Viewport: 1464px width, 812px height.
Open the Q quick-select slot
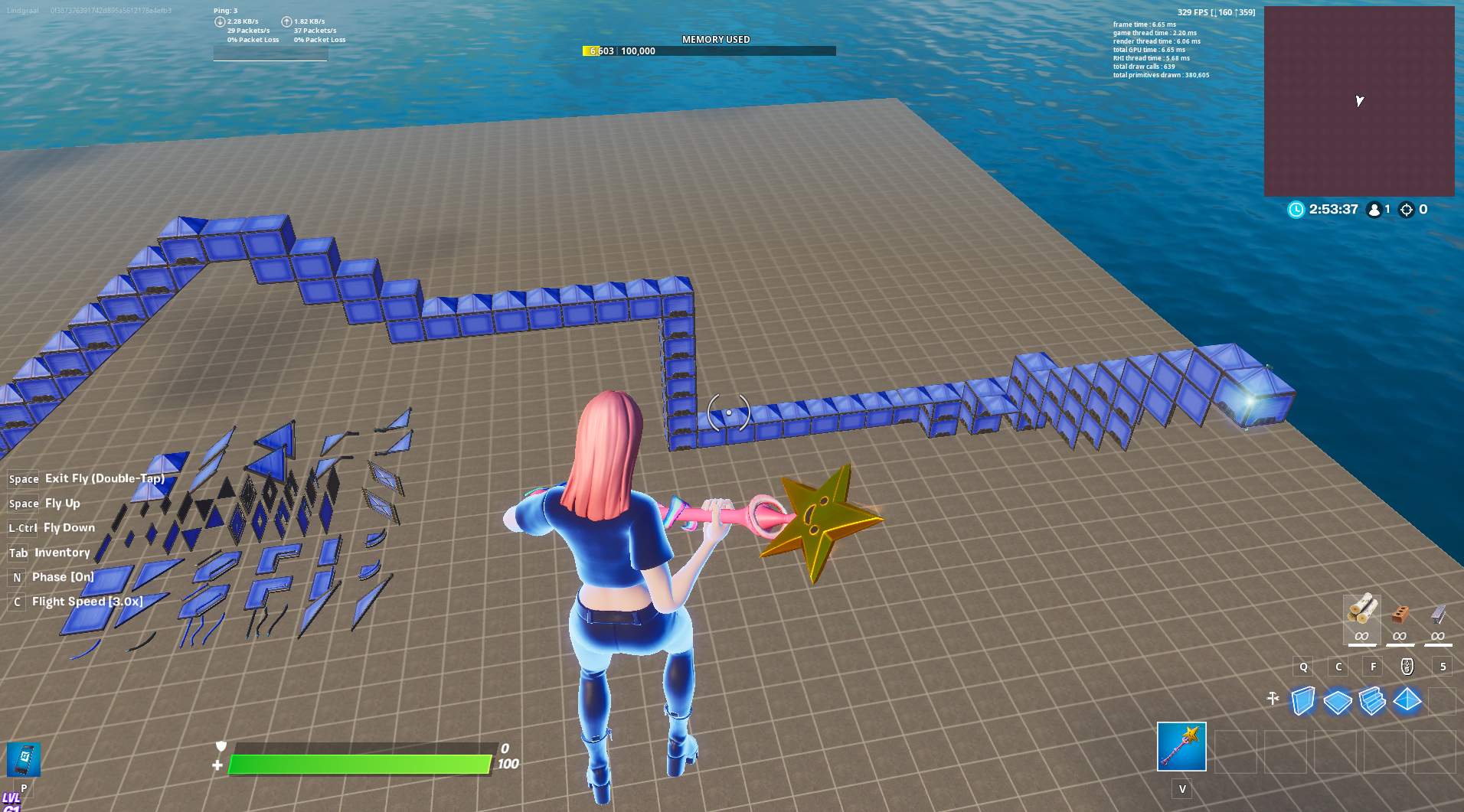pyautogui.click(x=1304, y=667)
